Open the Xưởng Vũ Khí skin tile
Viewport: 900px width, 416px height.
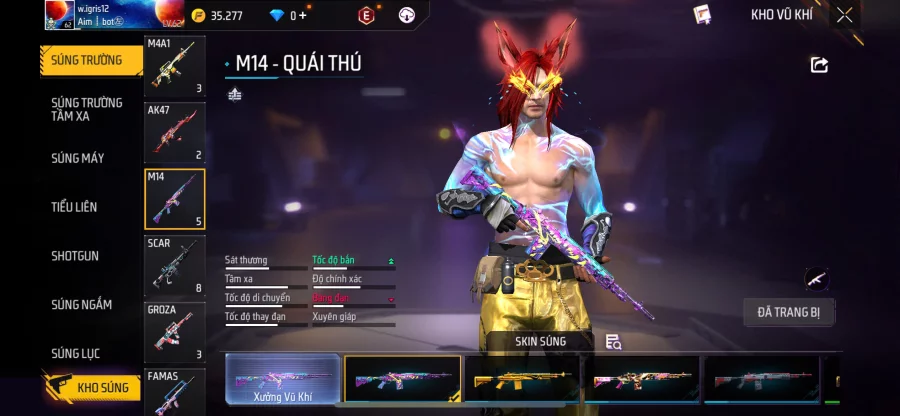(x=282, y=380)
